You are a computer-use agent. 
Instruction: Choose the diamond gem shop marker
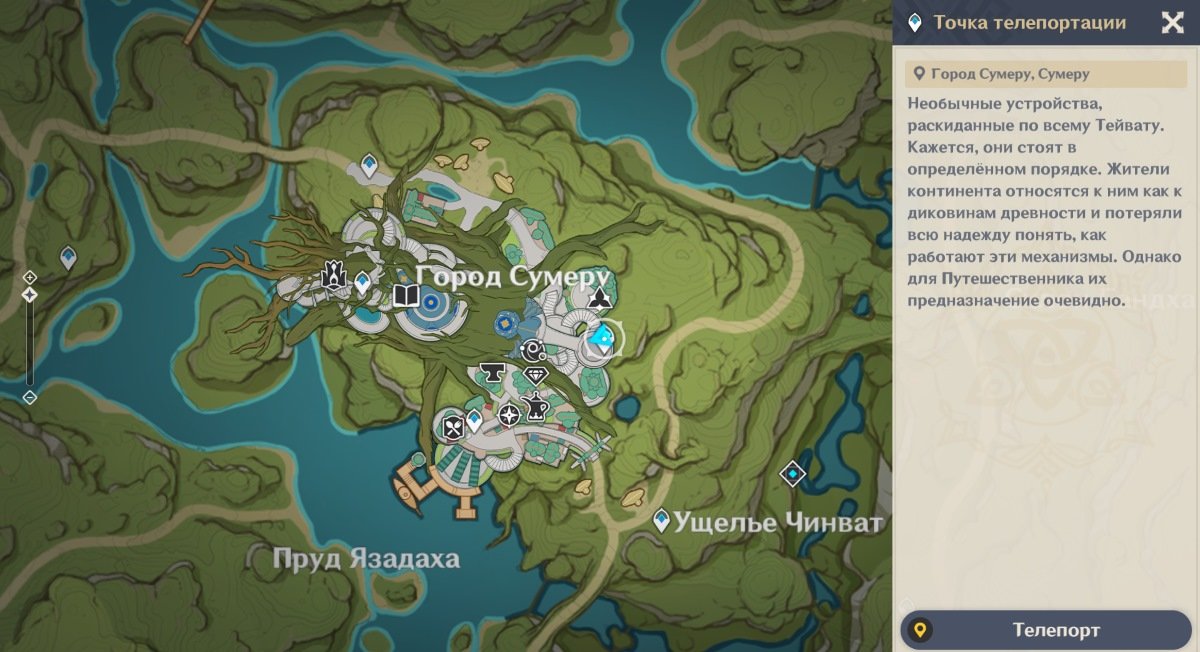[536, 376]
